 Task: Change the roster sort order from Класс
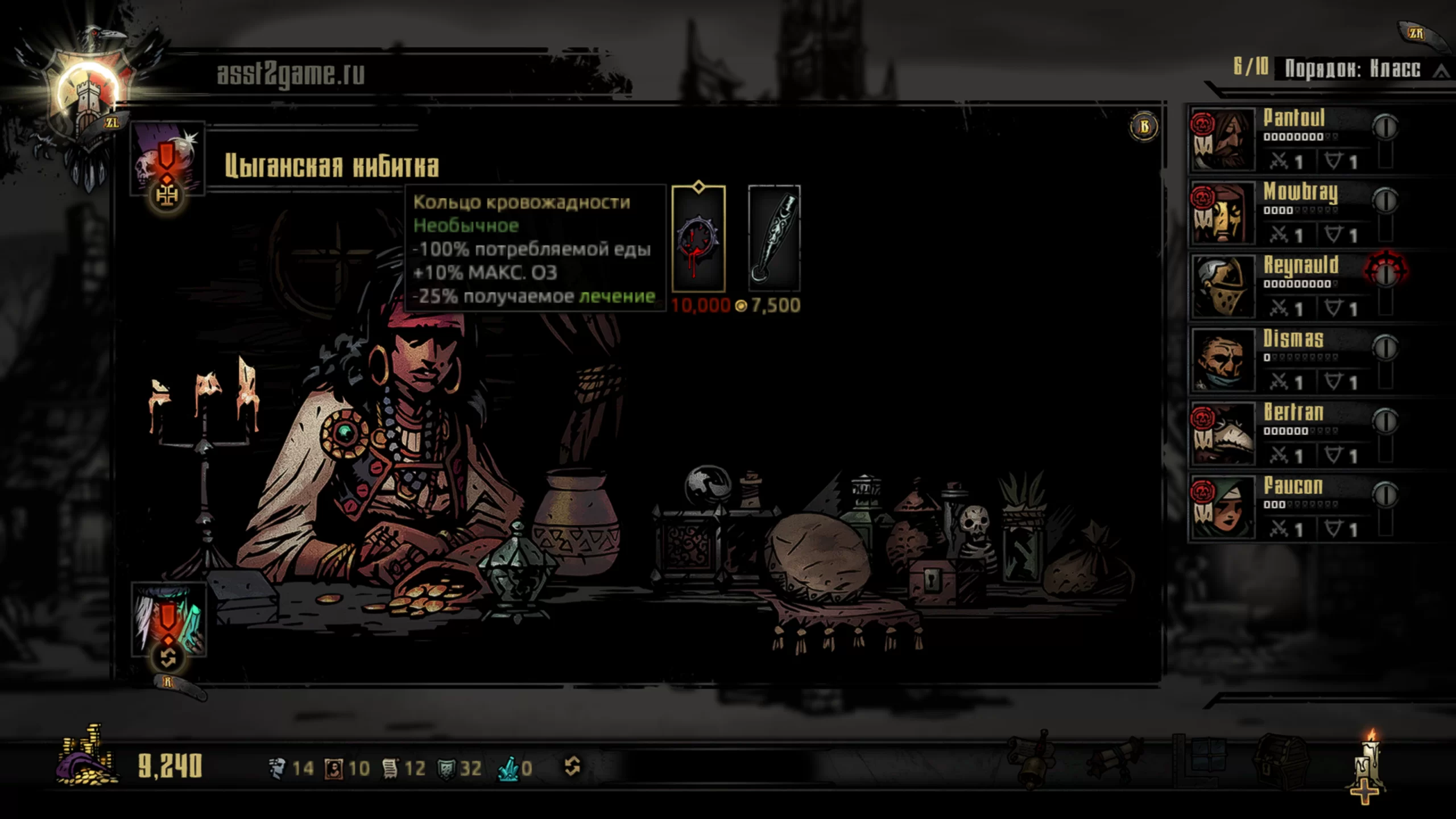(1359, 69)
